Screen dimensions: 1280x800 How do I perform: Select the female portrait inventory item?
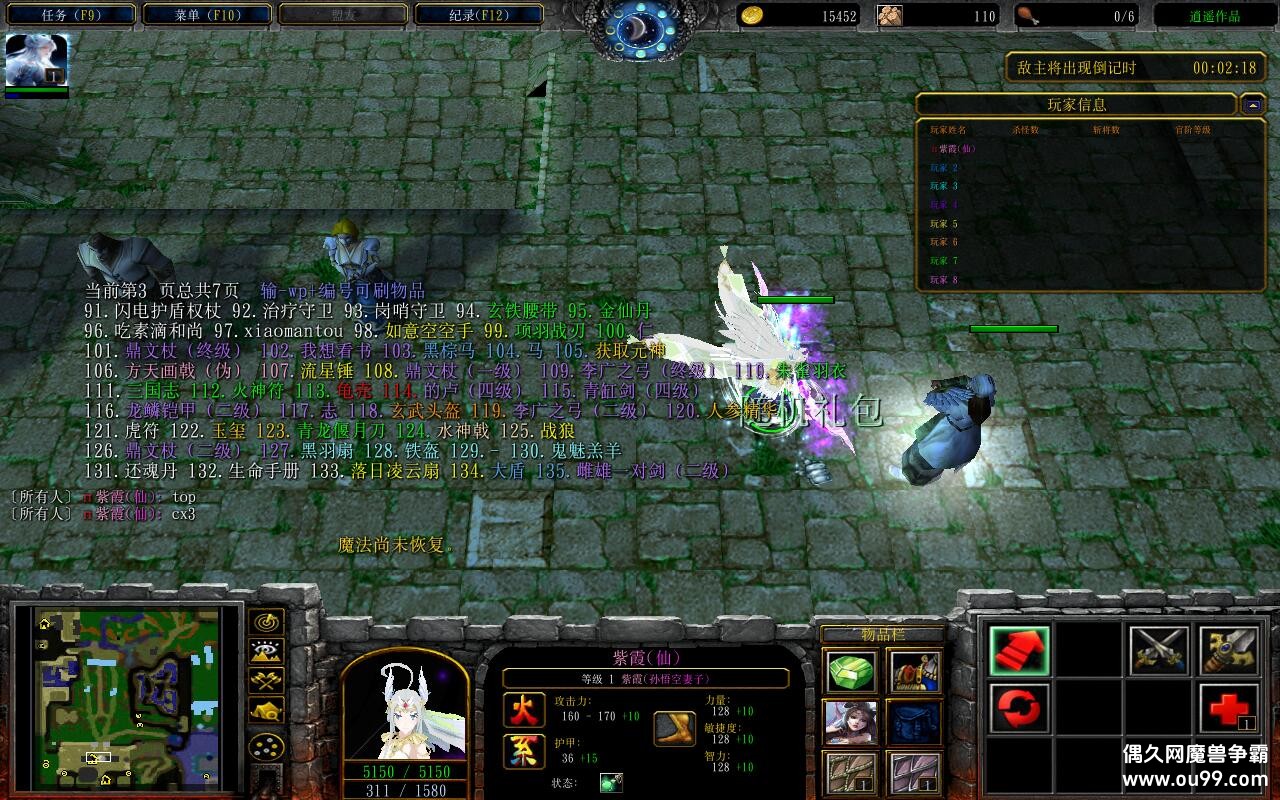click(x=852, y=722)
